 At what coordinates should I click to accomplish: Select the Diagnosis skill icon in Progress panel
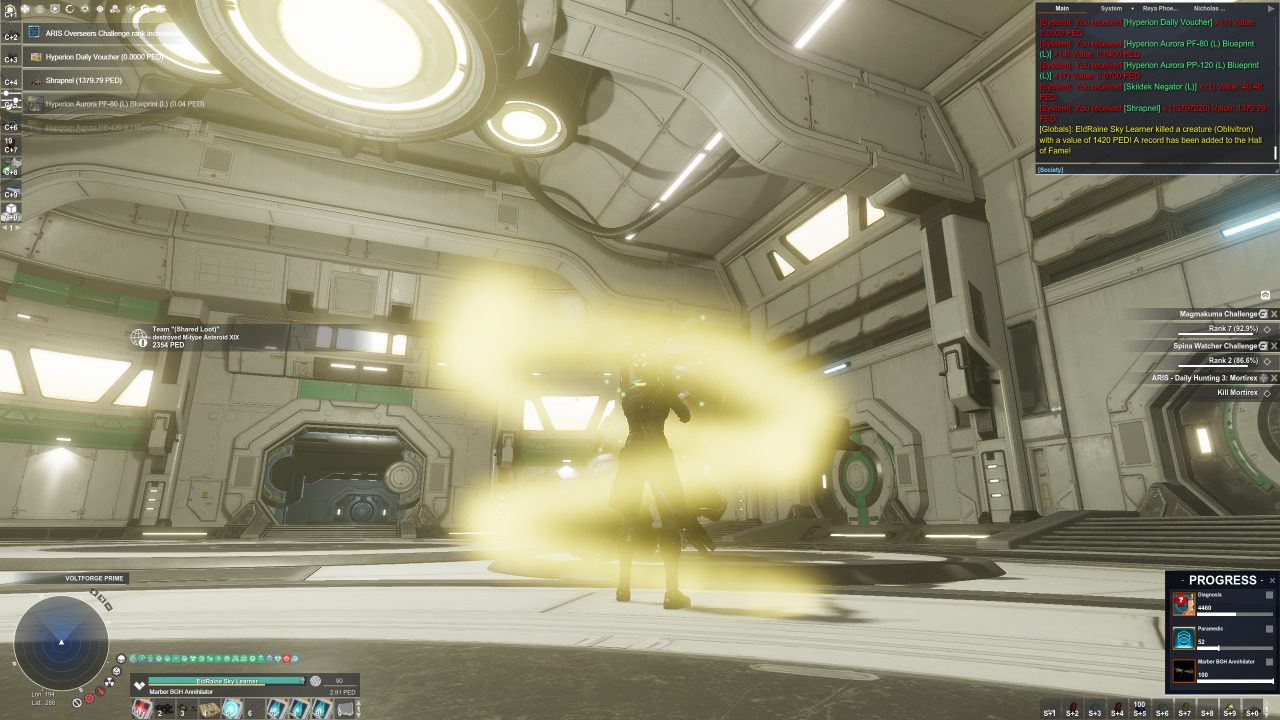[x=1183, y=604]
